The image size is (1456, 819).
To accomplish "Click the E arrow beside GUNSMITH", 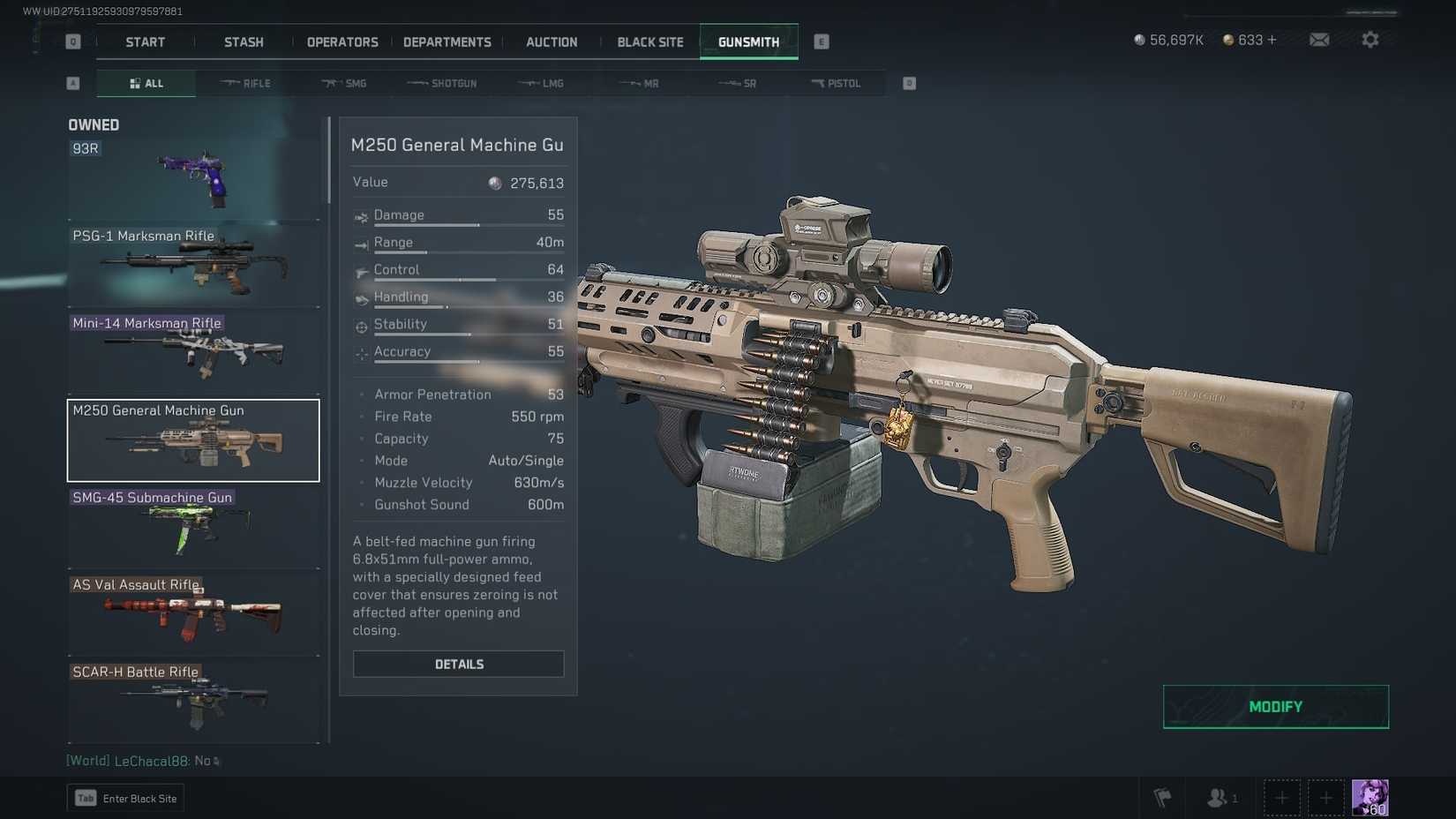I will coord(821,40).
